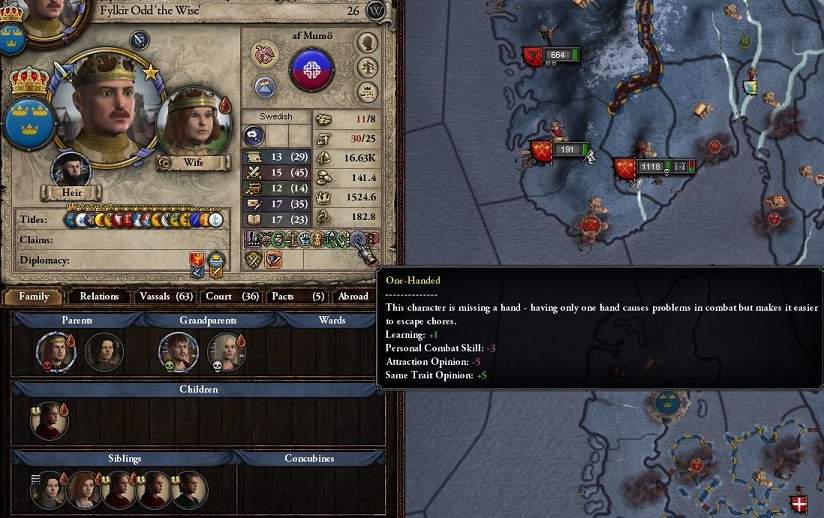Click the Swedish culture label
Image resolution: width=824 pixels, height=518 pixels.
[276, 117]
